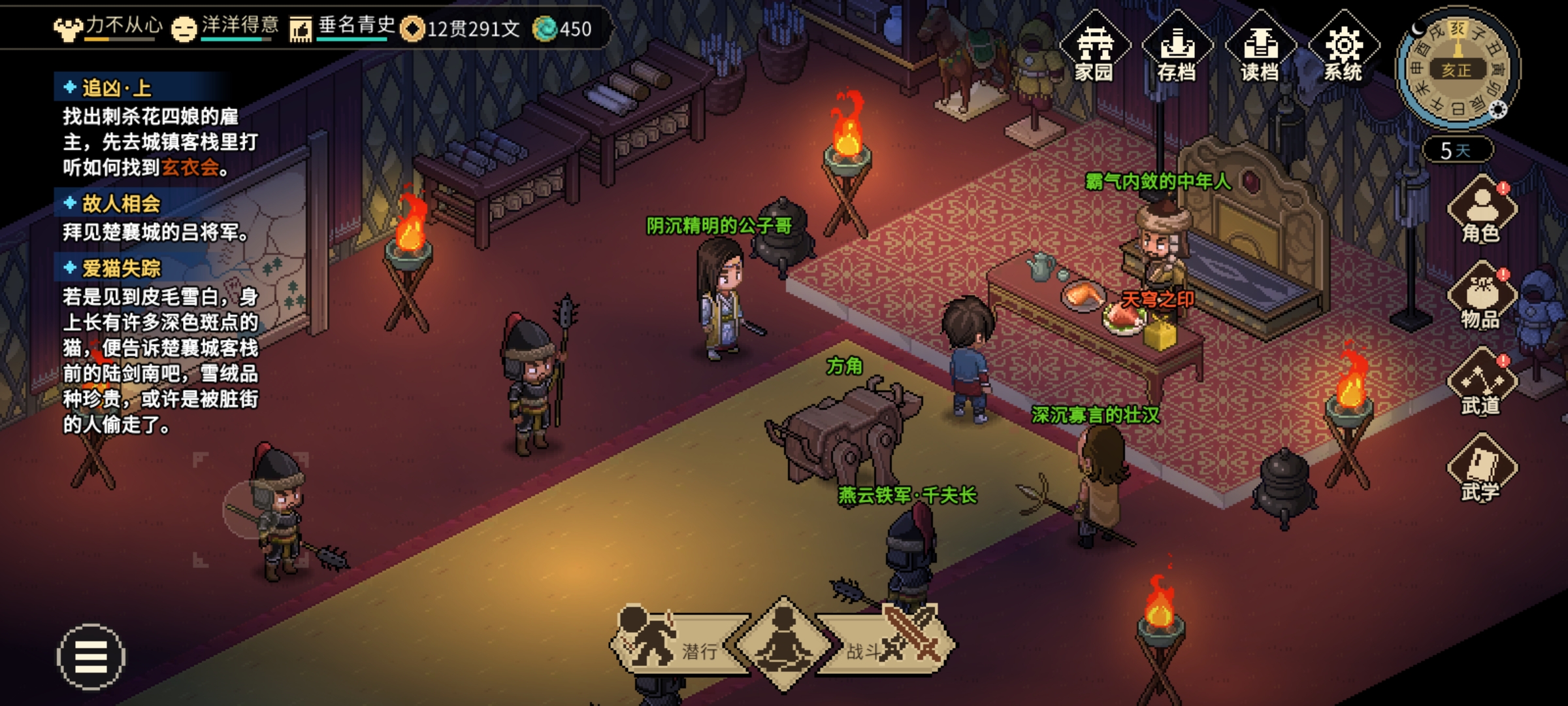
Task: Activate the meditation pose button
Action: pyautogui.click(x=783, y=644)
